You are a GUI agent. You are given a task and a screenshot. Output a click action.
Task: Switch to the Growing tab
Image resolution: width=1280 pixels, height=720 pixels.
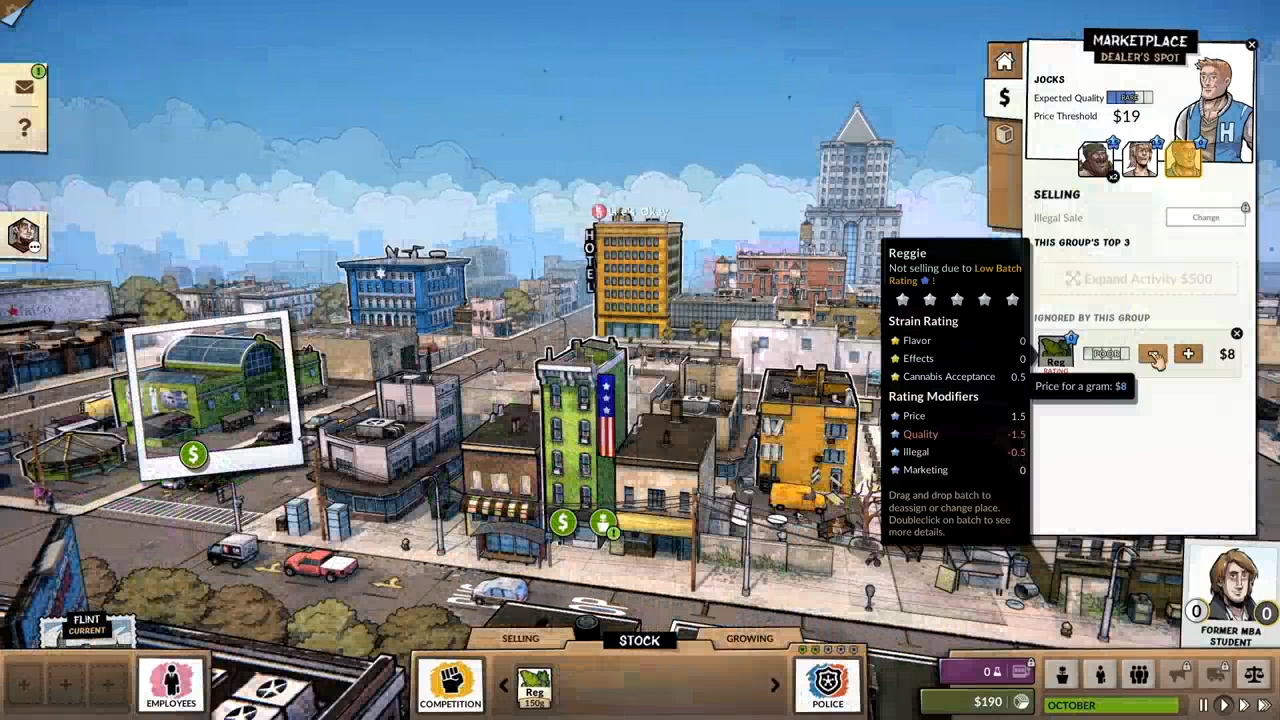(x=749, y=639)
